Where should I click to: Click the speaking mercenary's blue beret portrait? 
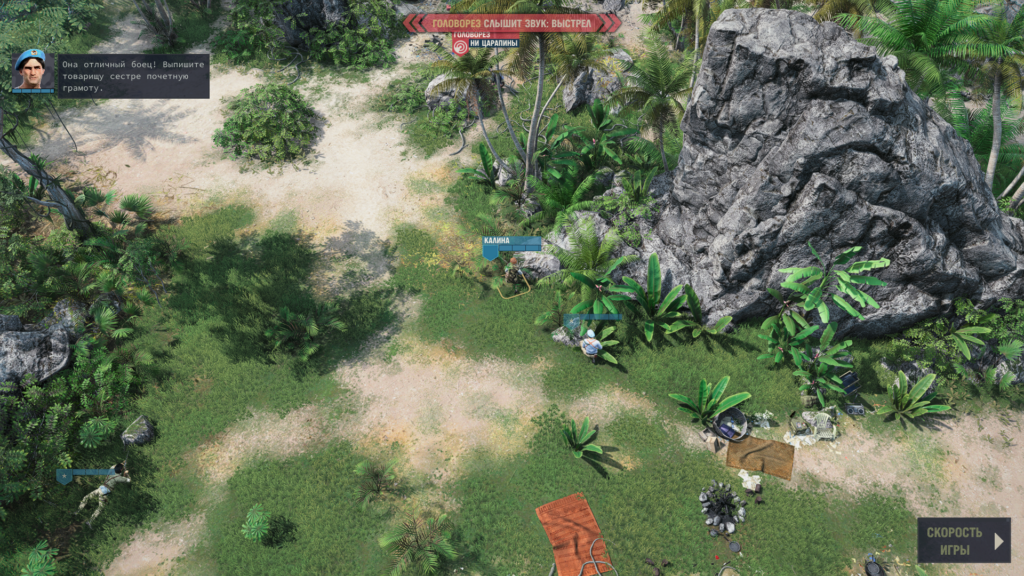coord(33,70)
